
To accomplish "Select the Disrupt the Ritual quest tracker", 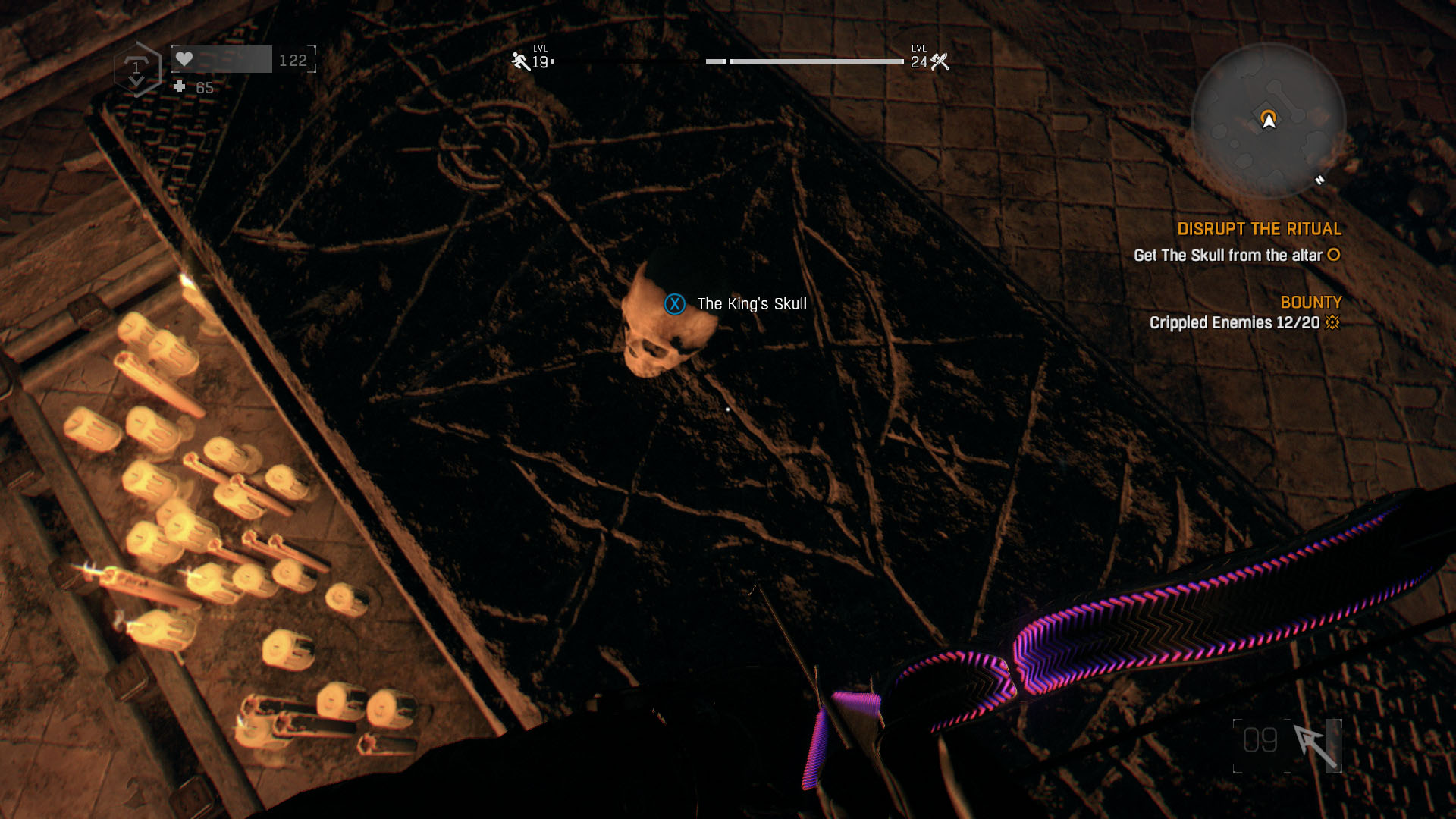I will pyautogui.click(x=1259, y=229).
